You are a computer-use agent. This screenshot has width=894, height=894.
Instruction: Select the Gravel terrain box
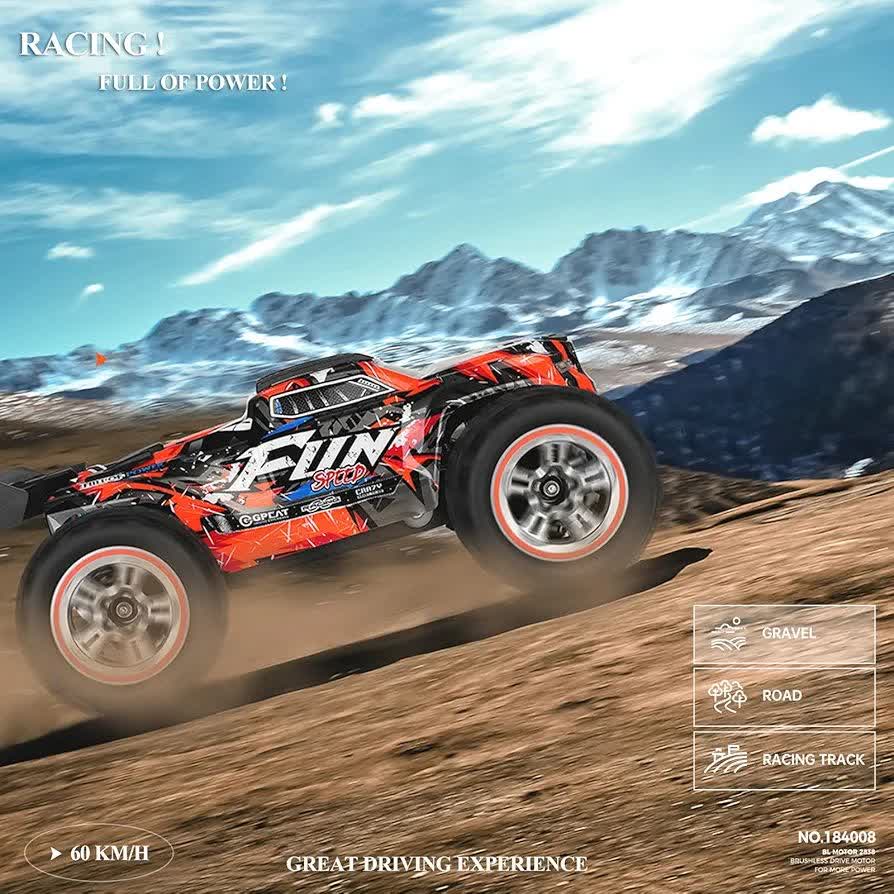pos(784,634)
